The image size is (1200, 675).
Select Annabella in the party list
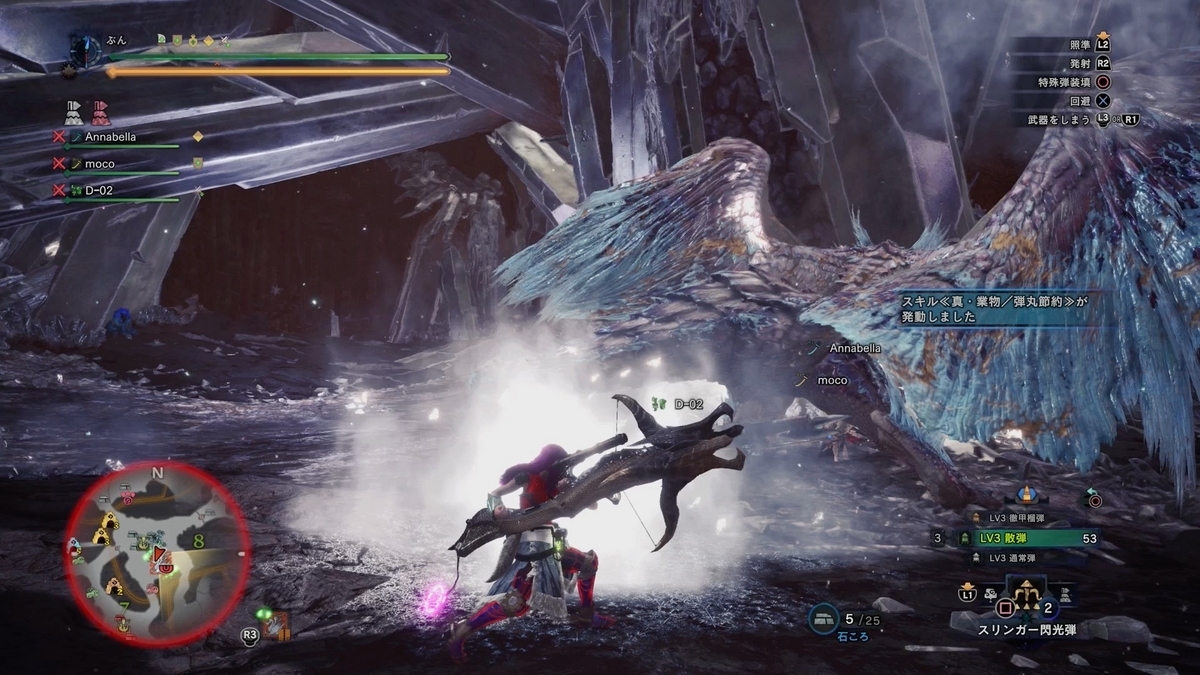point(110,136)
